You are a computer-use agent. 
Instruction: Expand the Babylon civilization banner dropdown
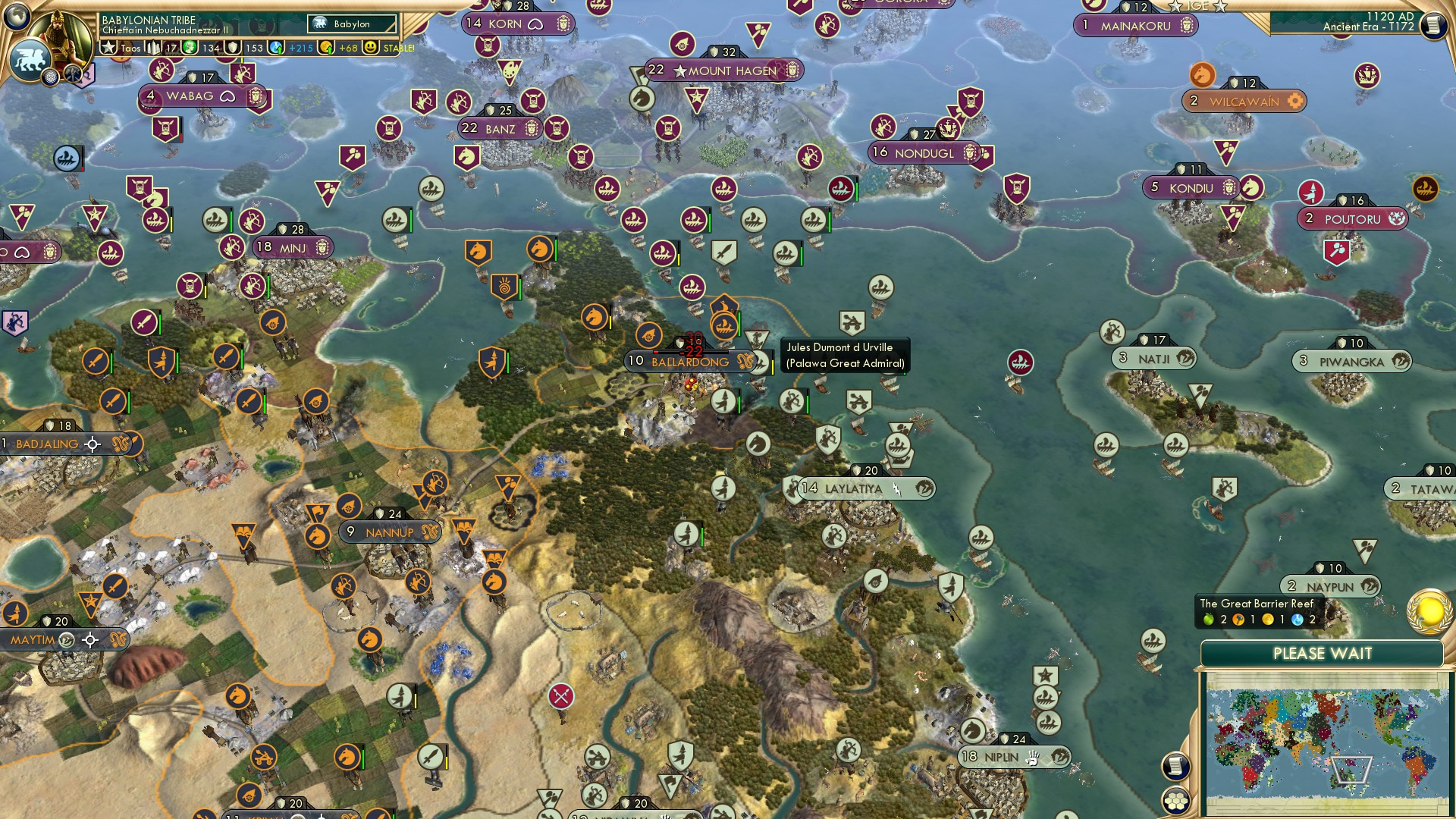point(350,24)
